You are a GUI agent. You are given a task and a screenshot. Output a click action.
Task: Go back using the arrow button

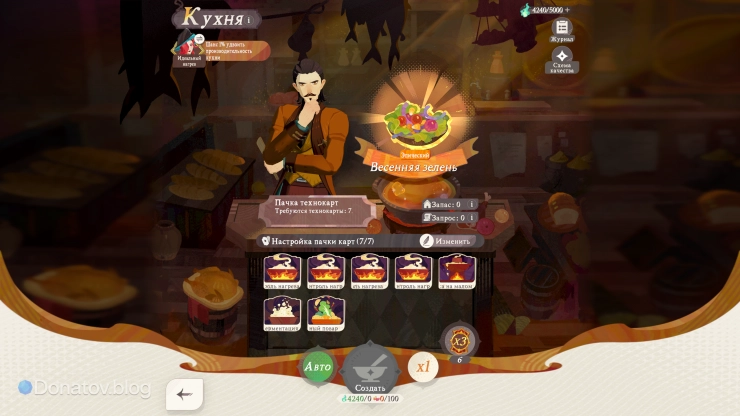point(184,394)
